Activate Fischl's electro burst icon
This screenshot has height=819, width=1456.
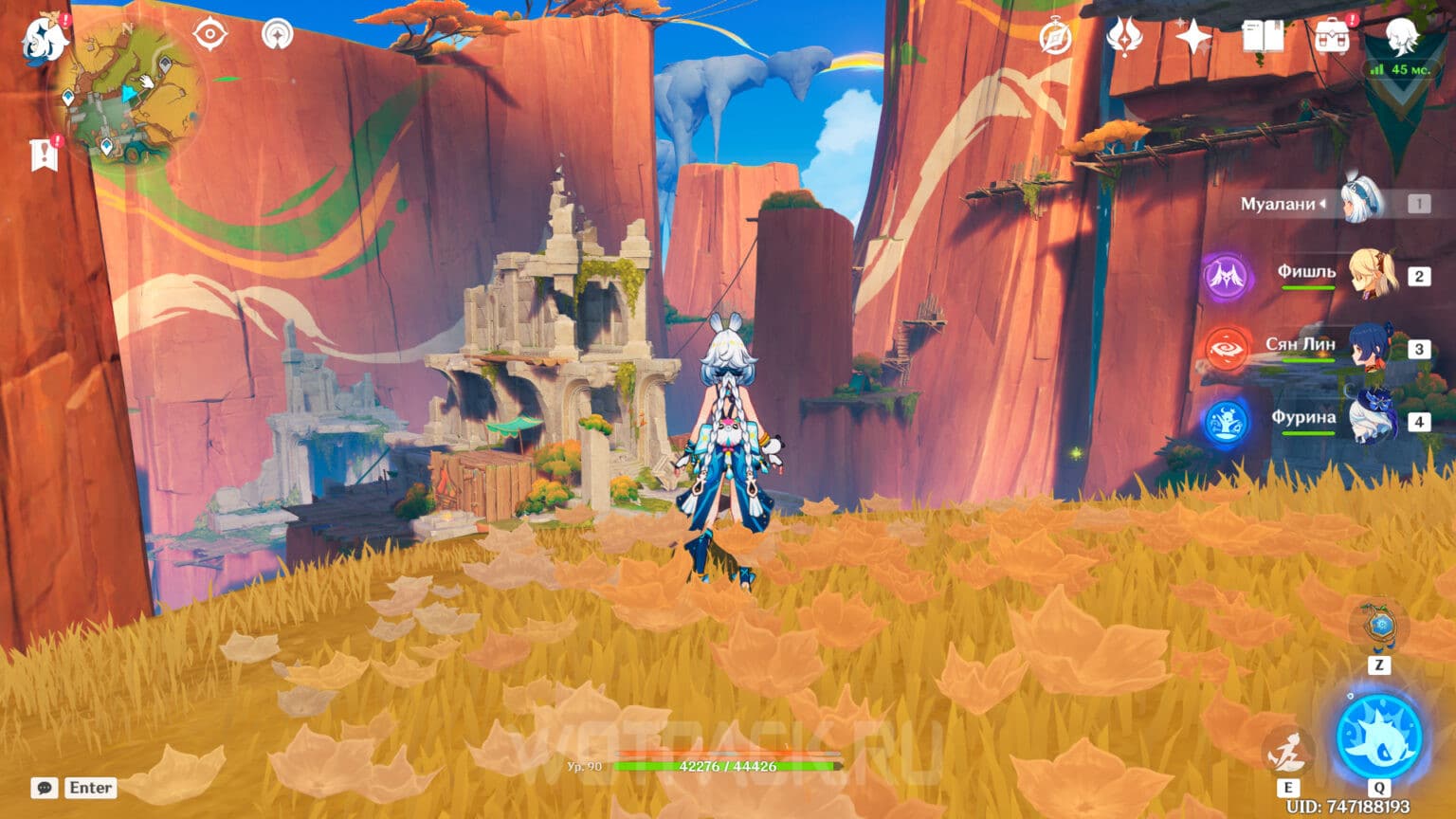[1225, 275]
